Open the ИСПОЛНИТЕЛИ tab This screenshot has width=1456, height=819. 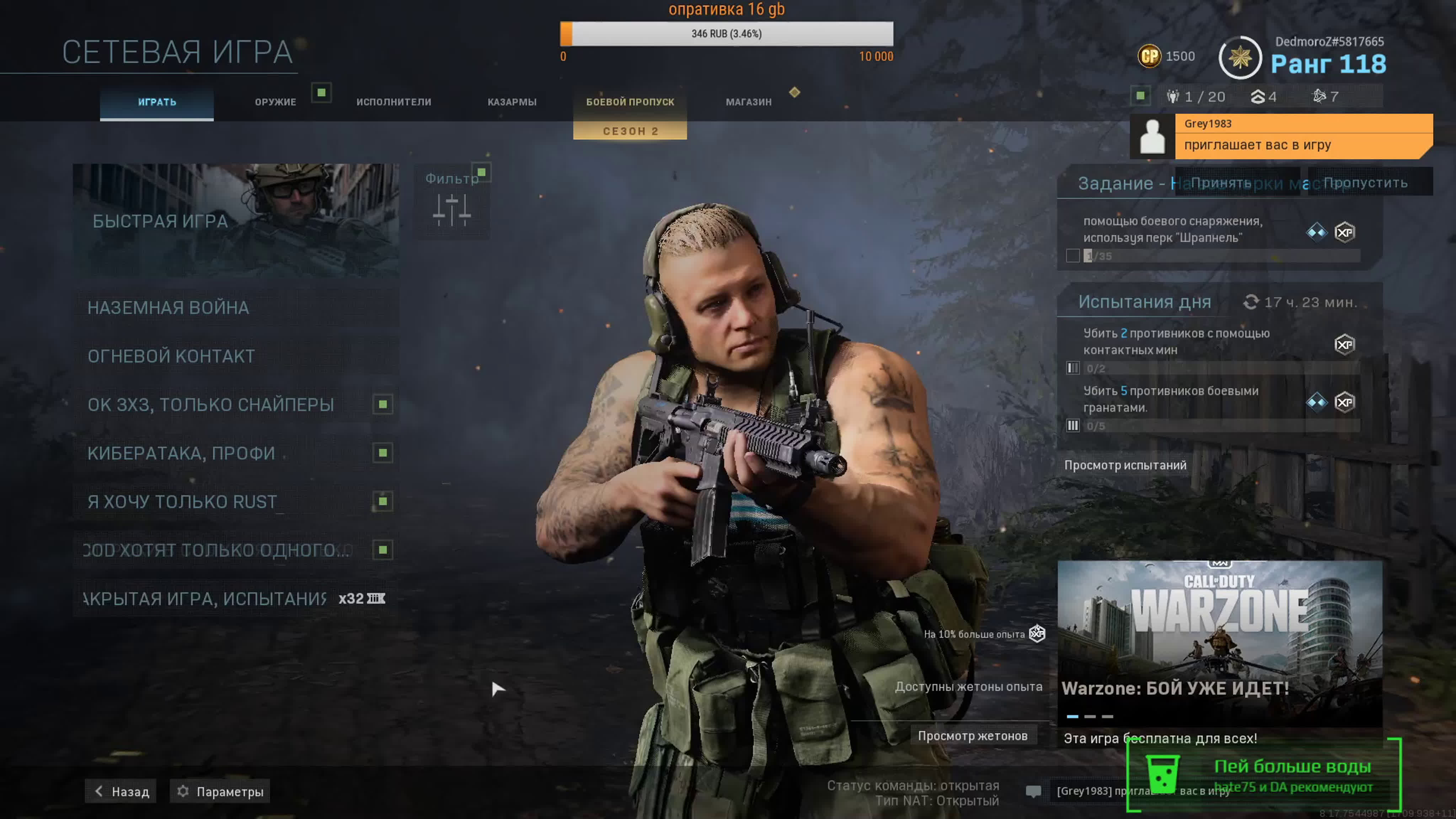(394, 102)
